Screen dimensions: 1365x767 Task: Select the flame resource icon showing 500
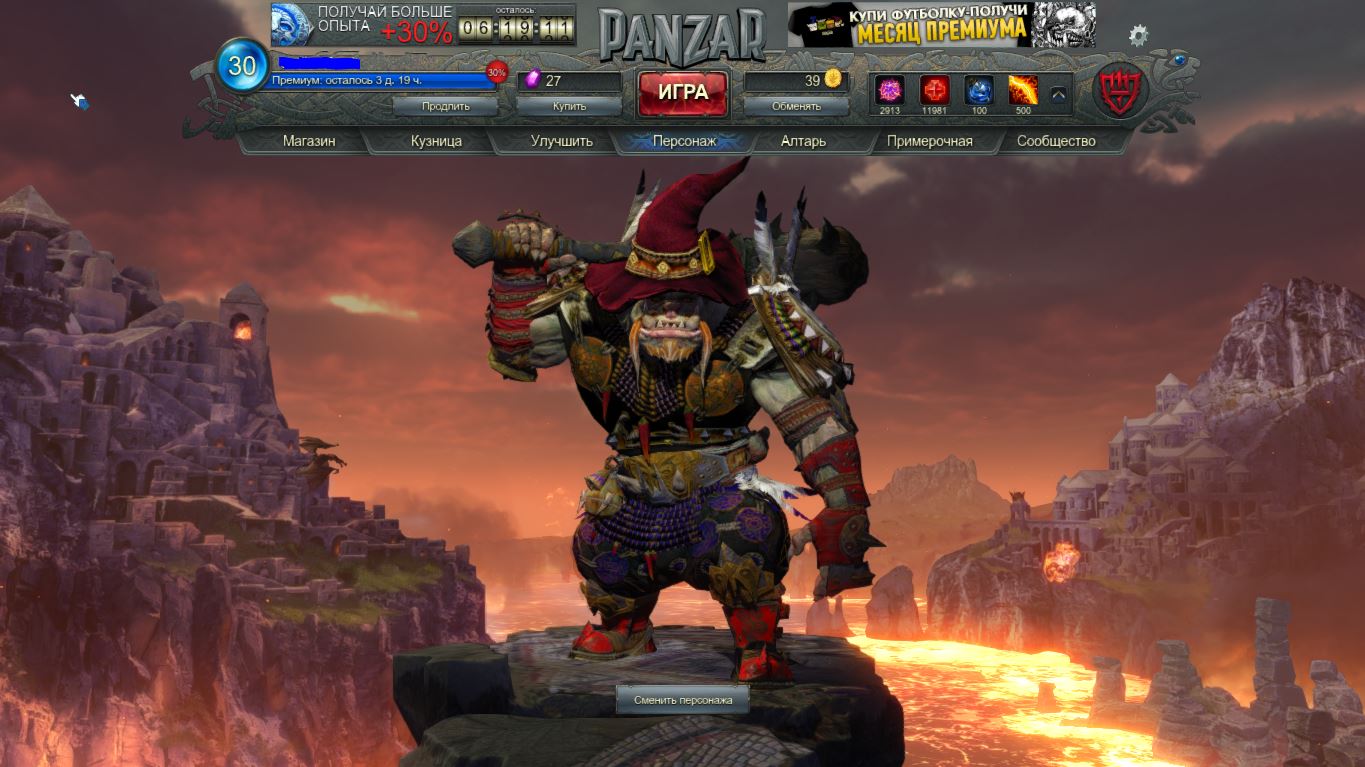[x=1022, y=90]
